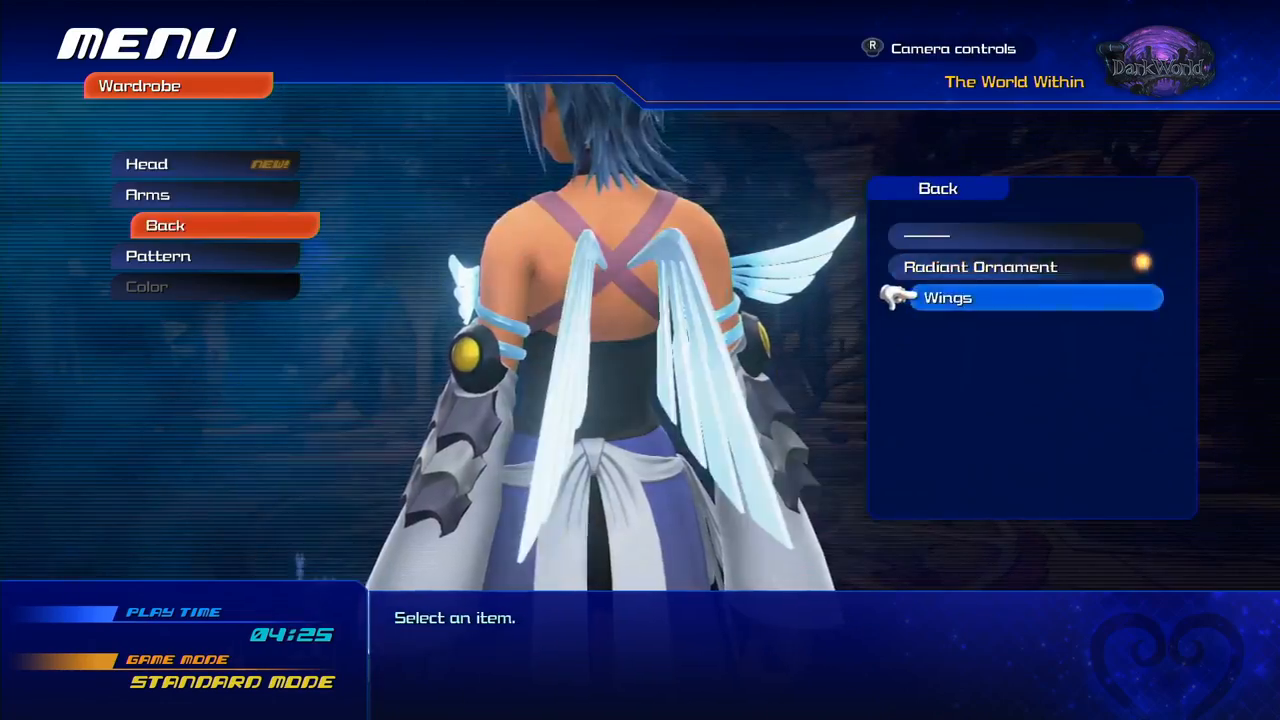The height and width of the screenshot is (720, 1280).
Task: Select the Wings back item
Action: pyautogui.click(x=1035, y=298)
